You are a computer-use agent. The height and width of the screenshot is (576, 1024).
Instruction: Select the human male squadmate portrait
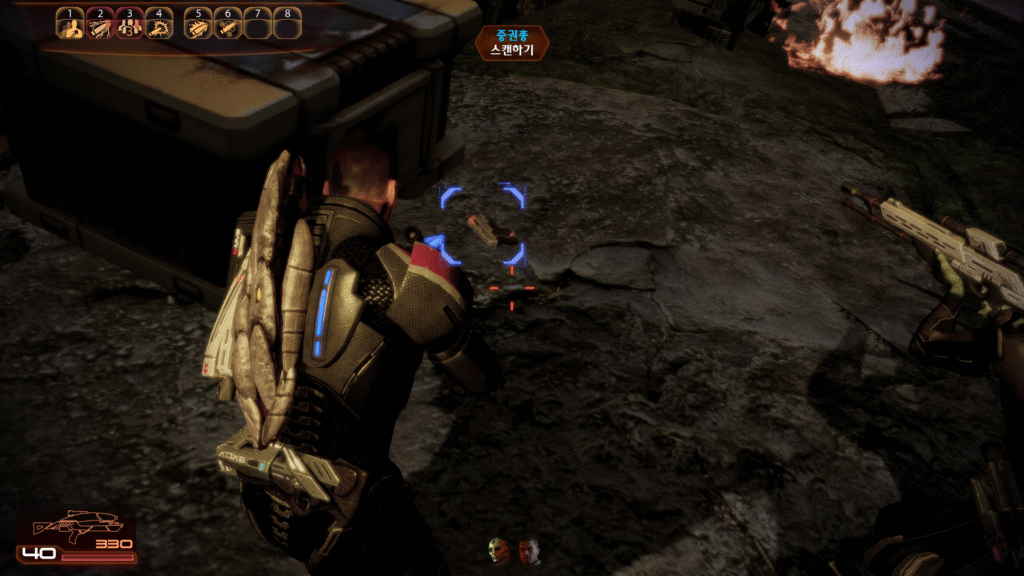(529, 551)
